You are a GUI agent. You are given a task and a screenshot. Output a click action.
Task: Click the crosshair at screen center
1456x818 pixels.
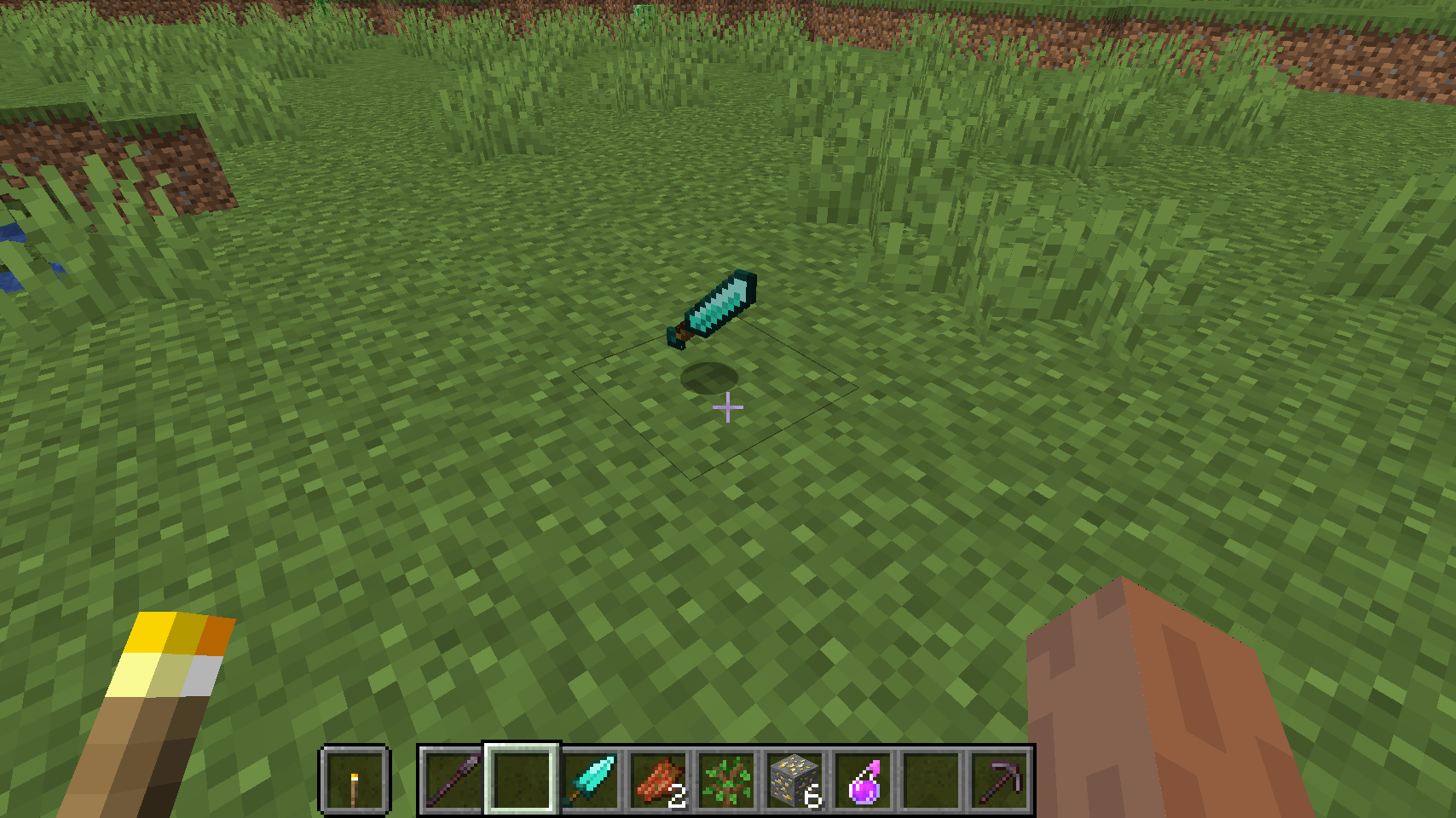pyautogui.click(x=728, y=409)
